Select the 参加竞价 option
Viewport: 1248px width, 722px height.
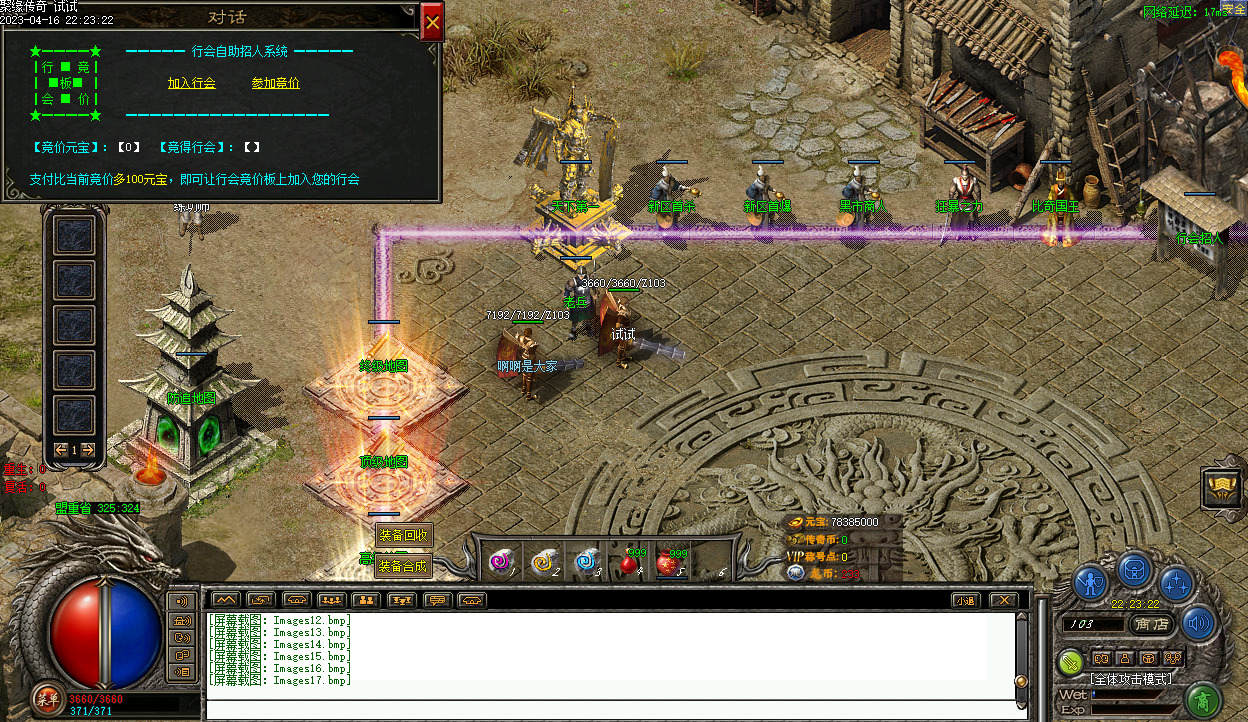point(276,83)
